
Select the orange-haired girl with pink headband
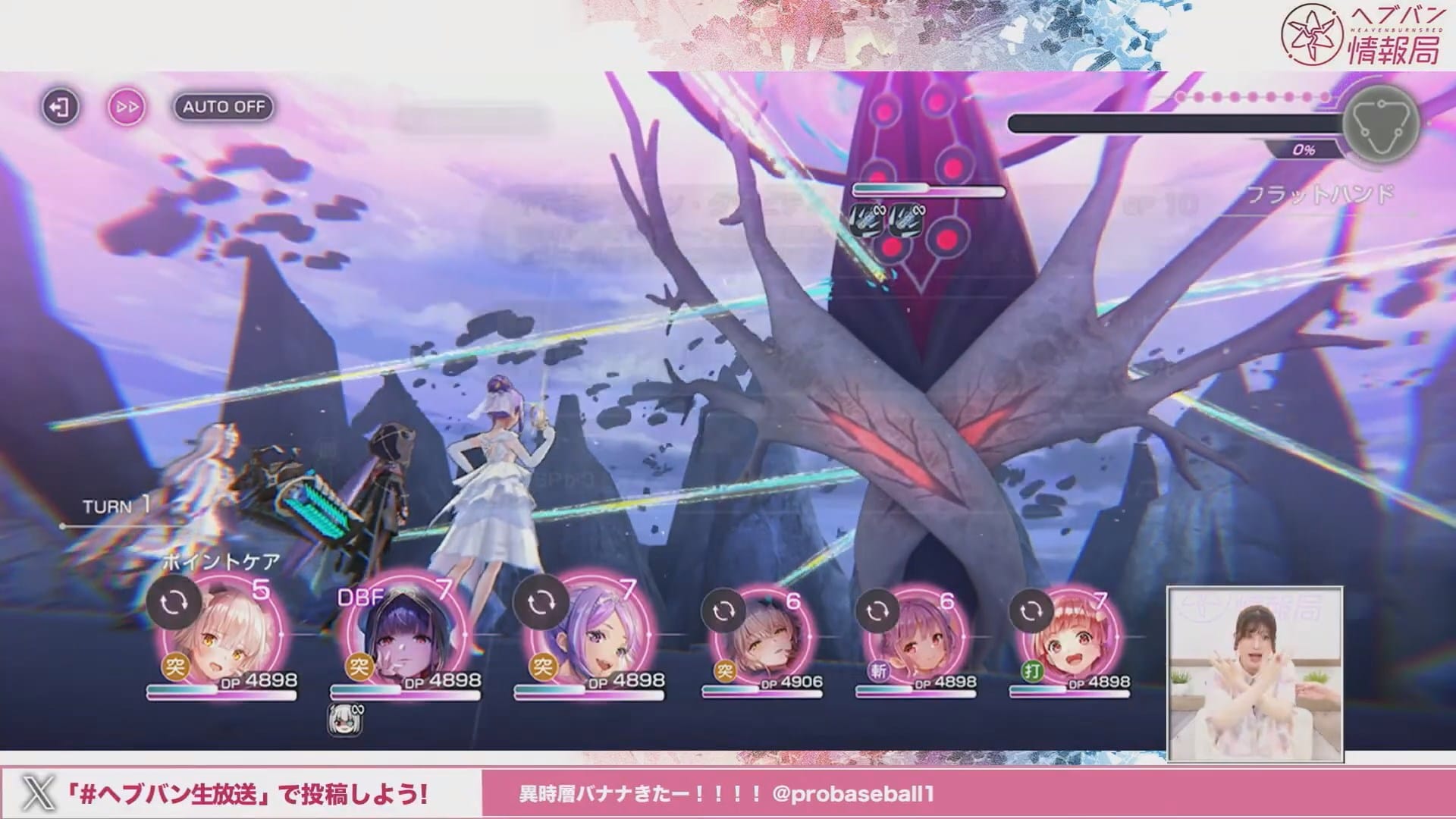[x=1070, y=640]
